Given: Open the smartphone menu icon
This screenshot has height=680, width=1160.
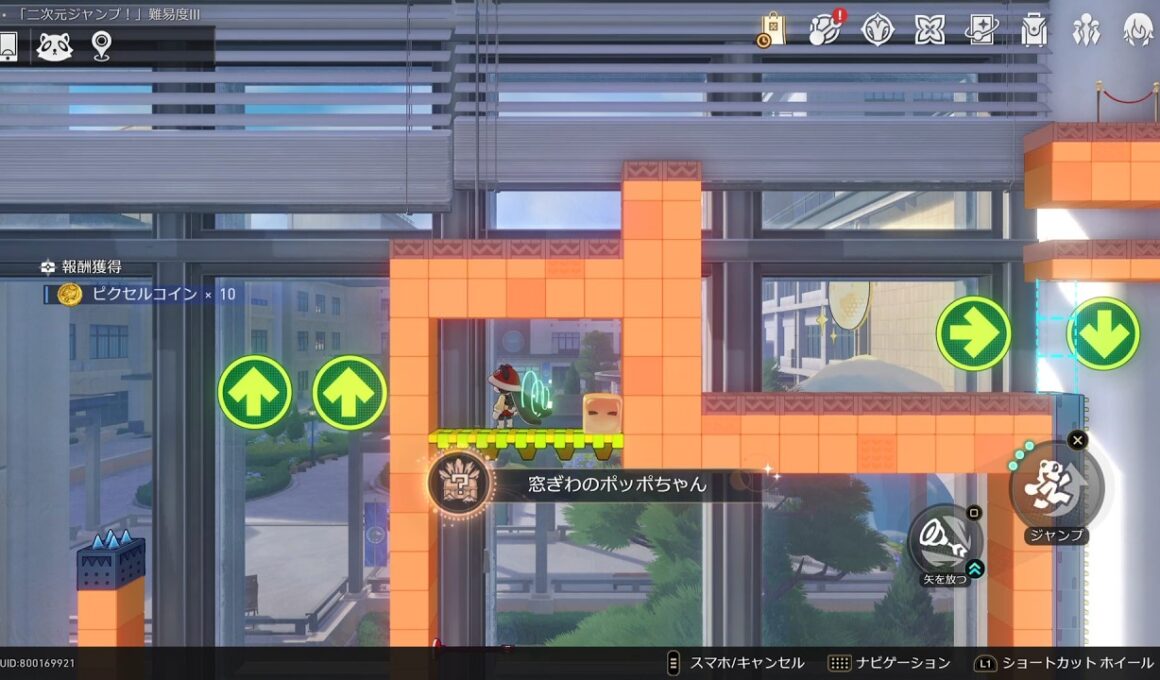Looking at the screenshot, I should point(9,46).
